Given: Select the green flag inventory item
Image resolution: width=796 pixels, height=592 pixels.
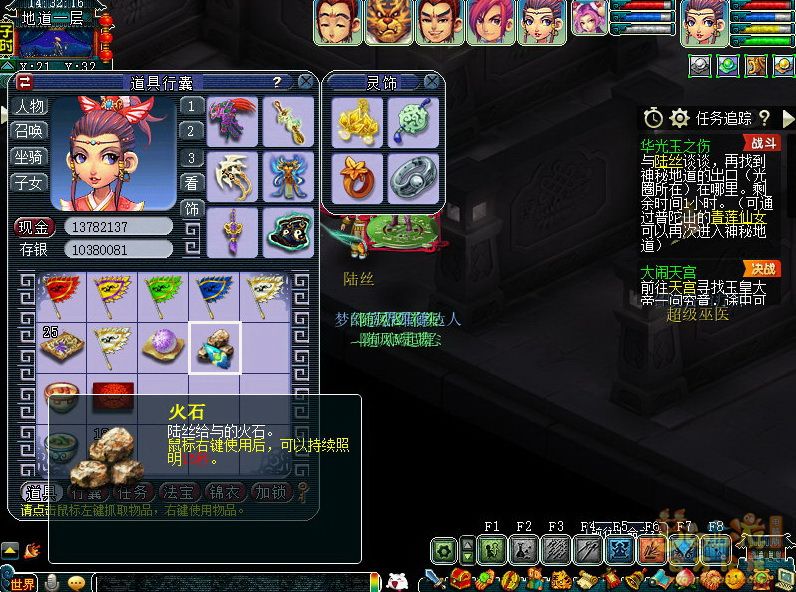Looking at the screenshot, I should coord(163,294).
